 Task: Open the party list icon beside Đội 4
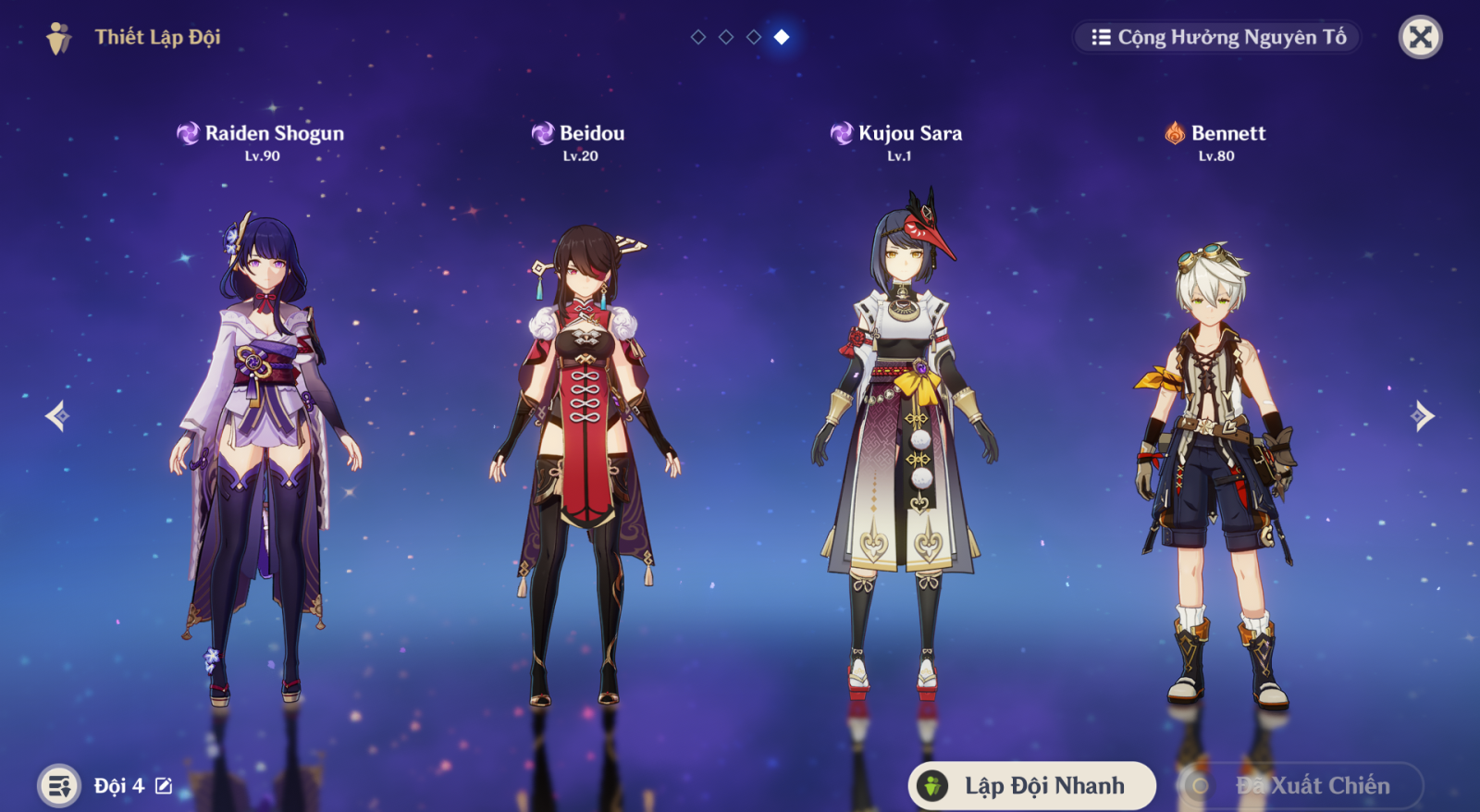pos(59,786)
